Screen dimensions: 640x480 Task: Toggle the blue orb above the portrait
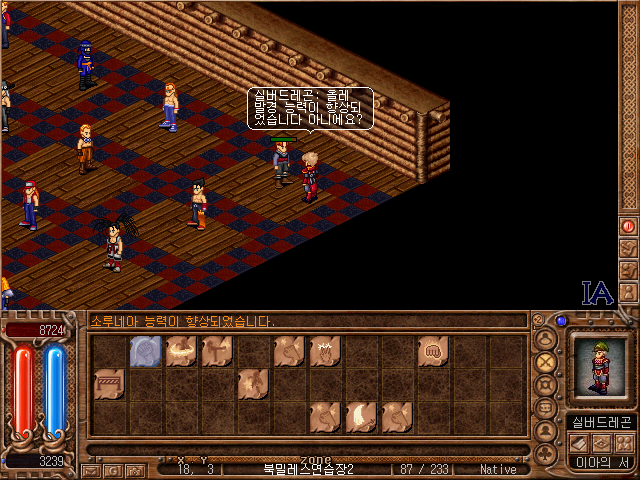coord(561,321)
